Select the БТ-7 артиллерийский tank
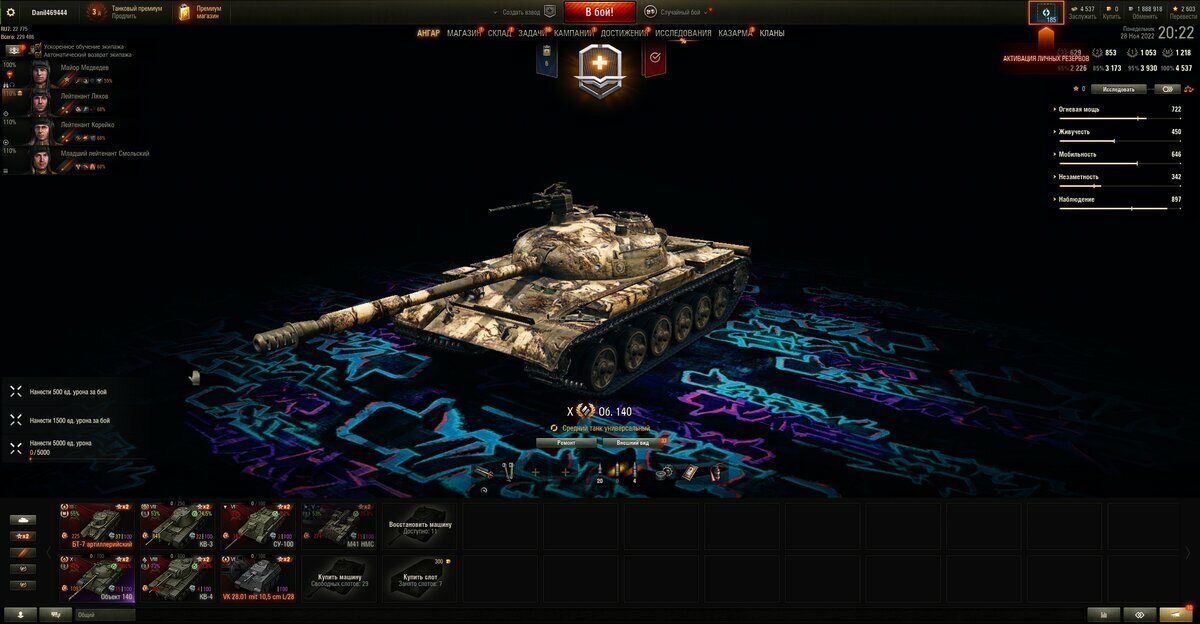The width and height of the screenshot is (1200, 624). coord(95,525)
